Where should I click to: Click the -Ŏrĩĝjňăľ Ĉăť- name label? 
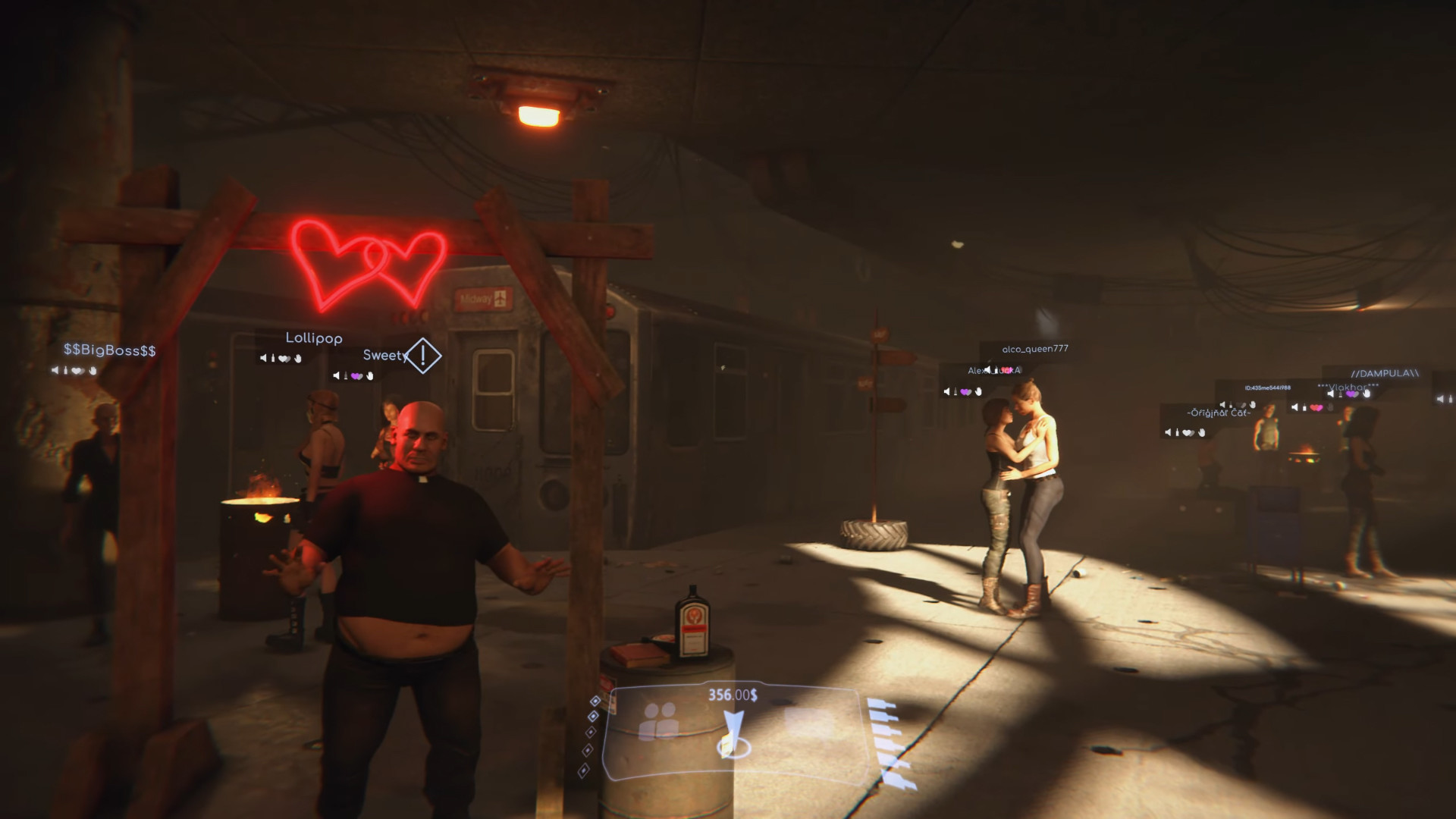coord(1219,413)
